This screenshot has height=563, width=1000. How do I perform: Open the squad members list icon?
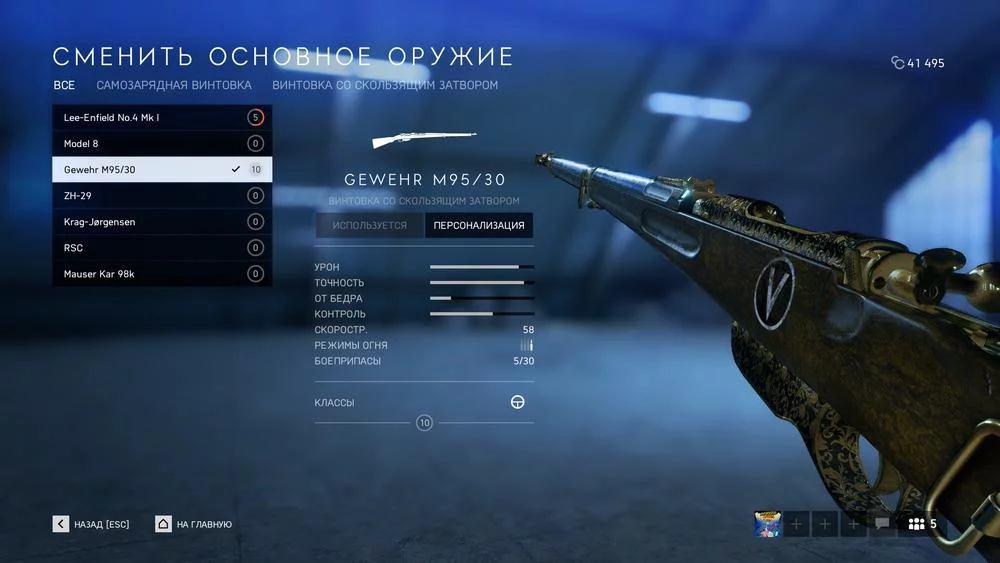[x=921, y=524]
